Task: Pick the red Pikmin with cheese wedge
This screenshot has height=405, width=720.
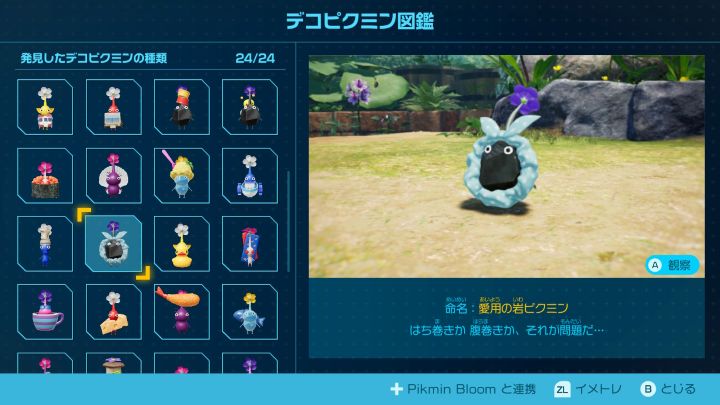Action: coord(113,312)
